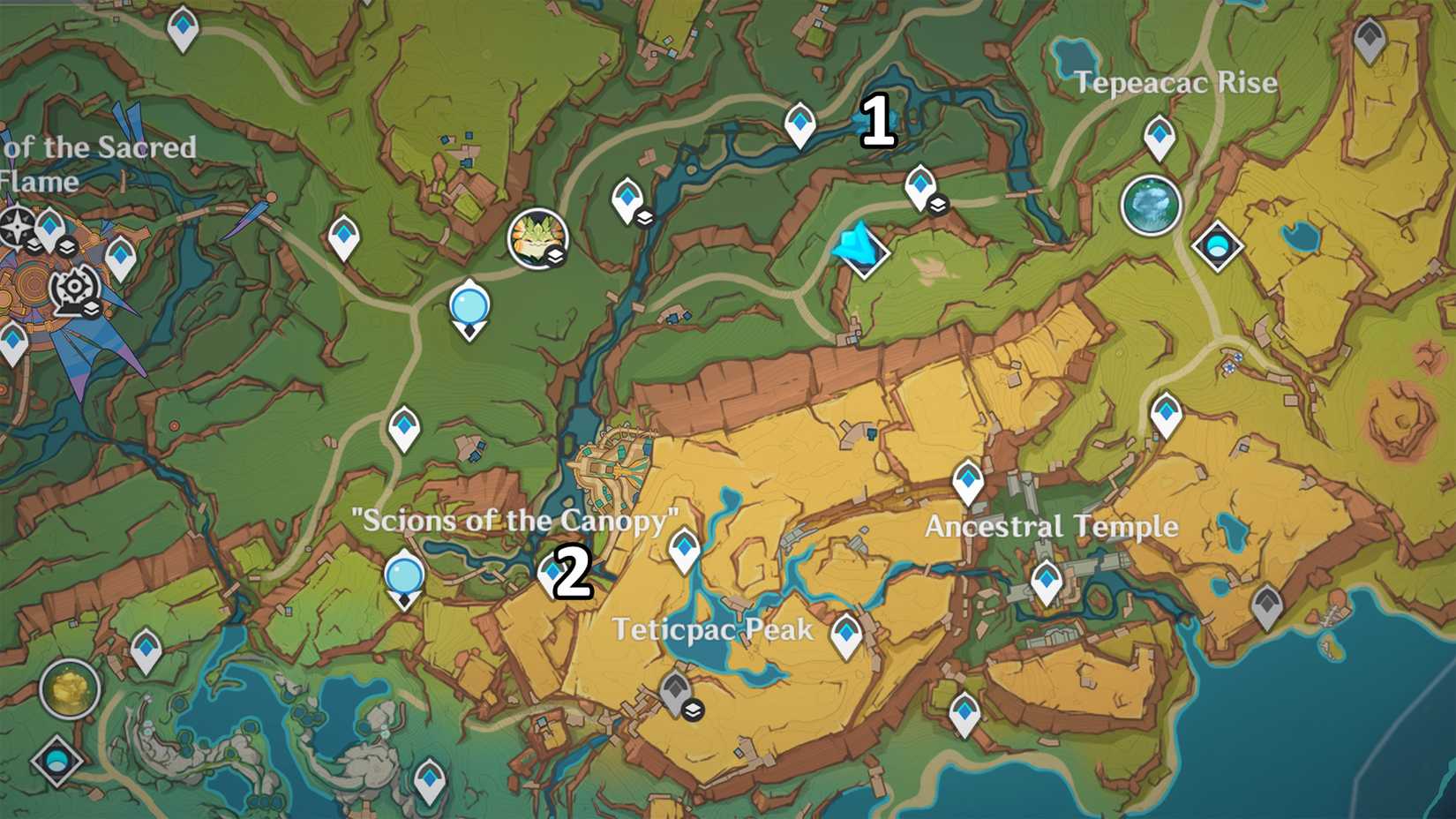Click the blue orb pin northwest of the canopy settlement

click(469, 306)
